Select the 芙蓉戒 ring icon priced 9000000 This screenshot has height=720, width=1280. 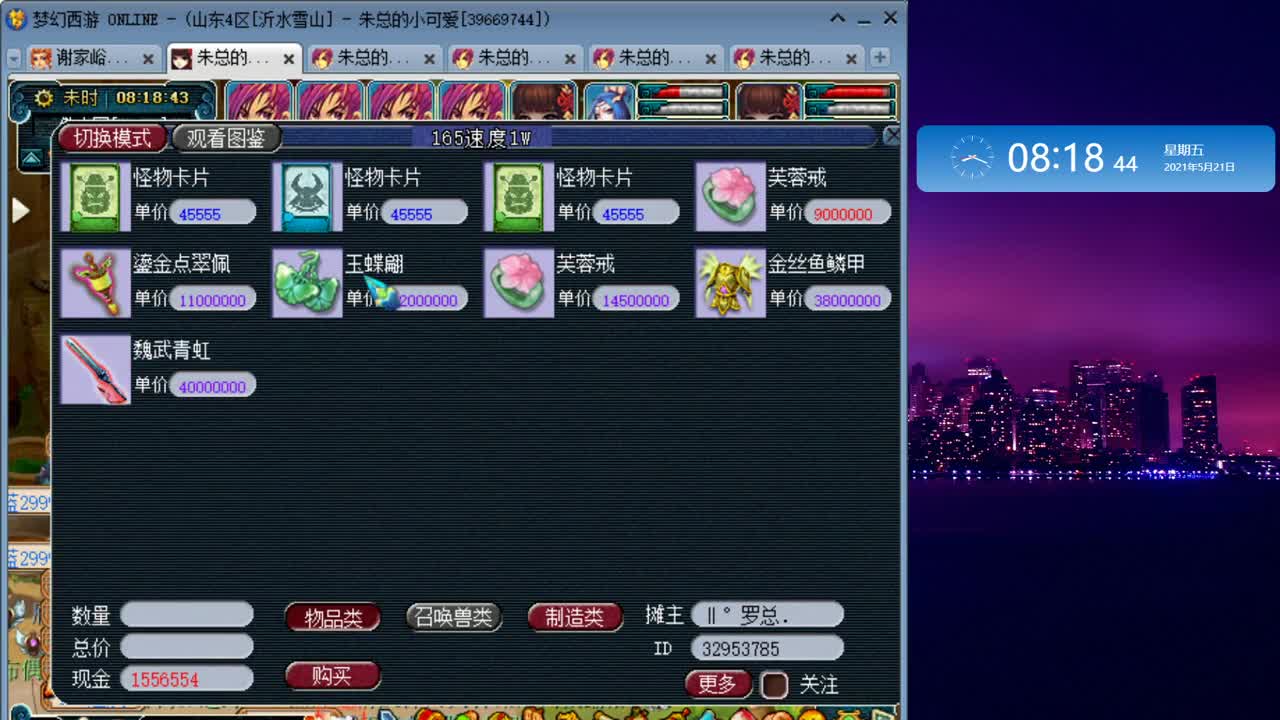[730, 196]
